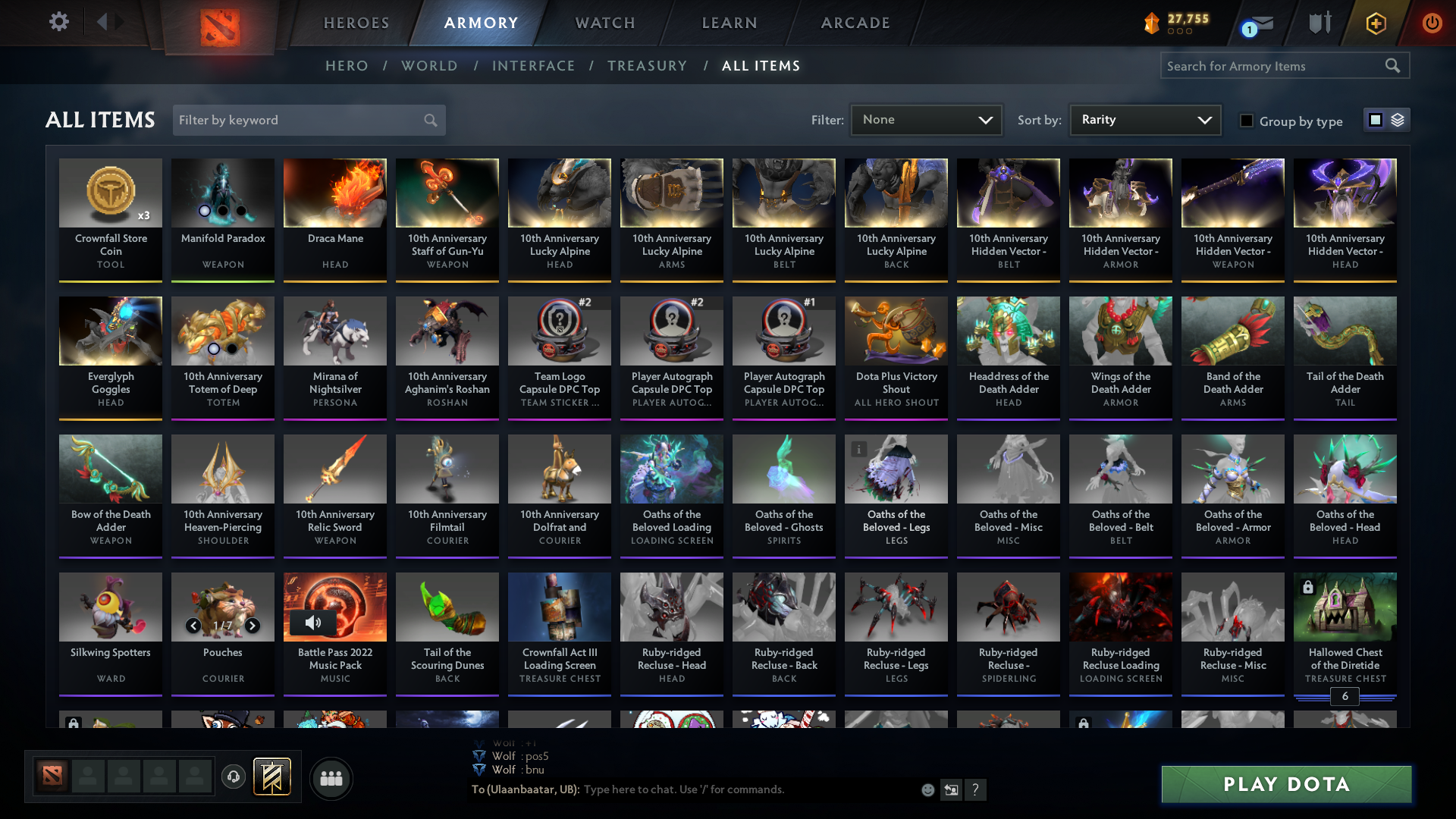Open the settings gear menu
The height and width of the screenshot is (819, 1456).
[x=59, y=22]
